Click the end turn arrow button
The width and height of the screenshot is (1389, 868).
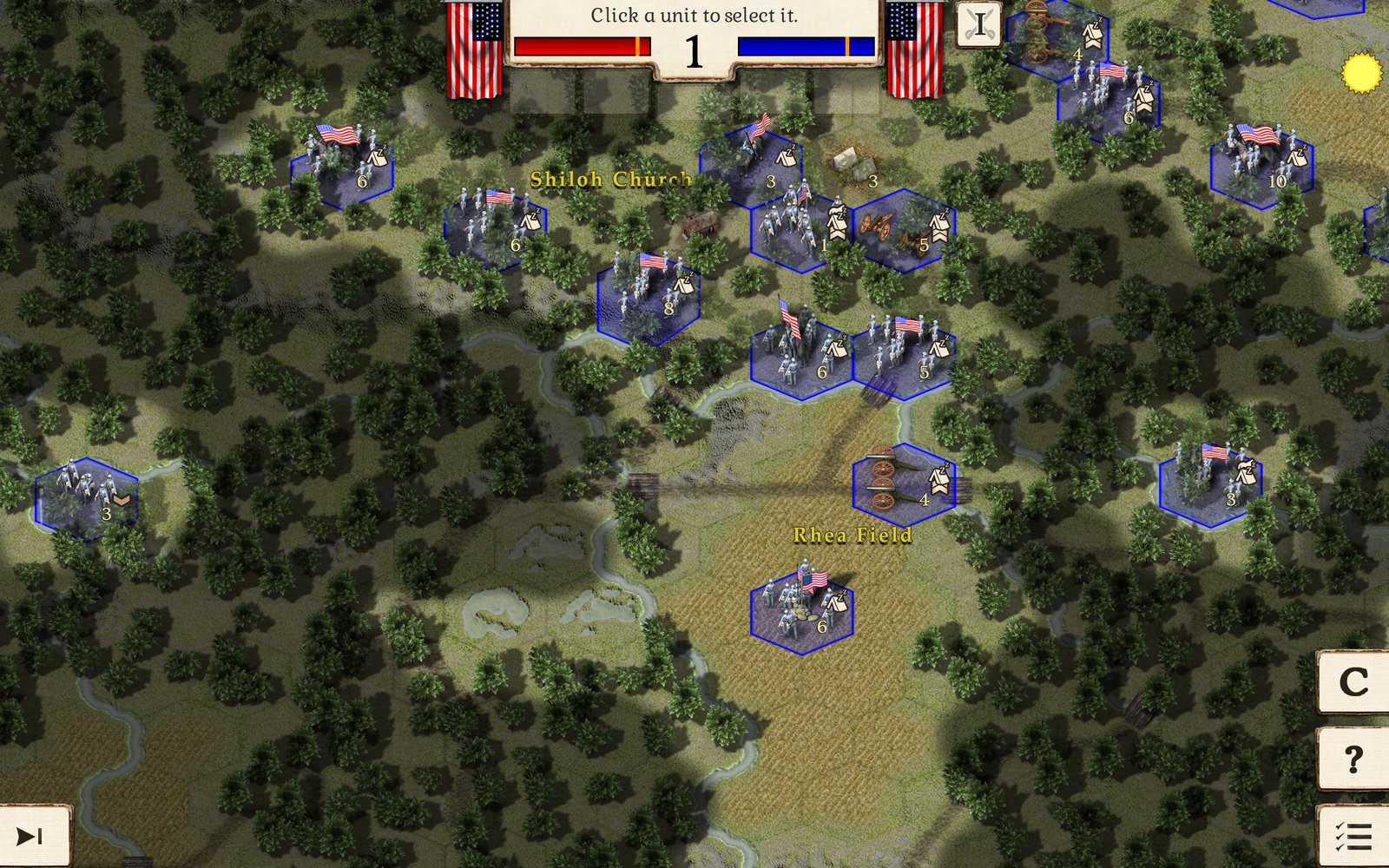click(x=31, y=836)
